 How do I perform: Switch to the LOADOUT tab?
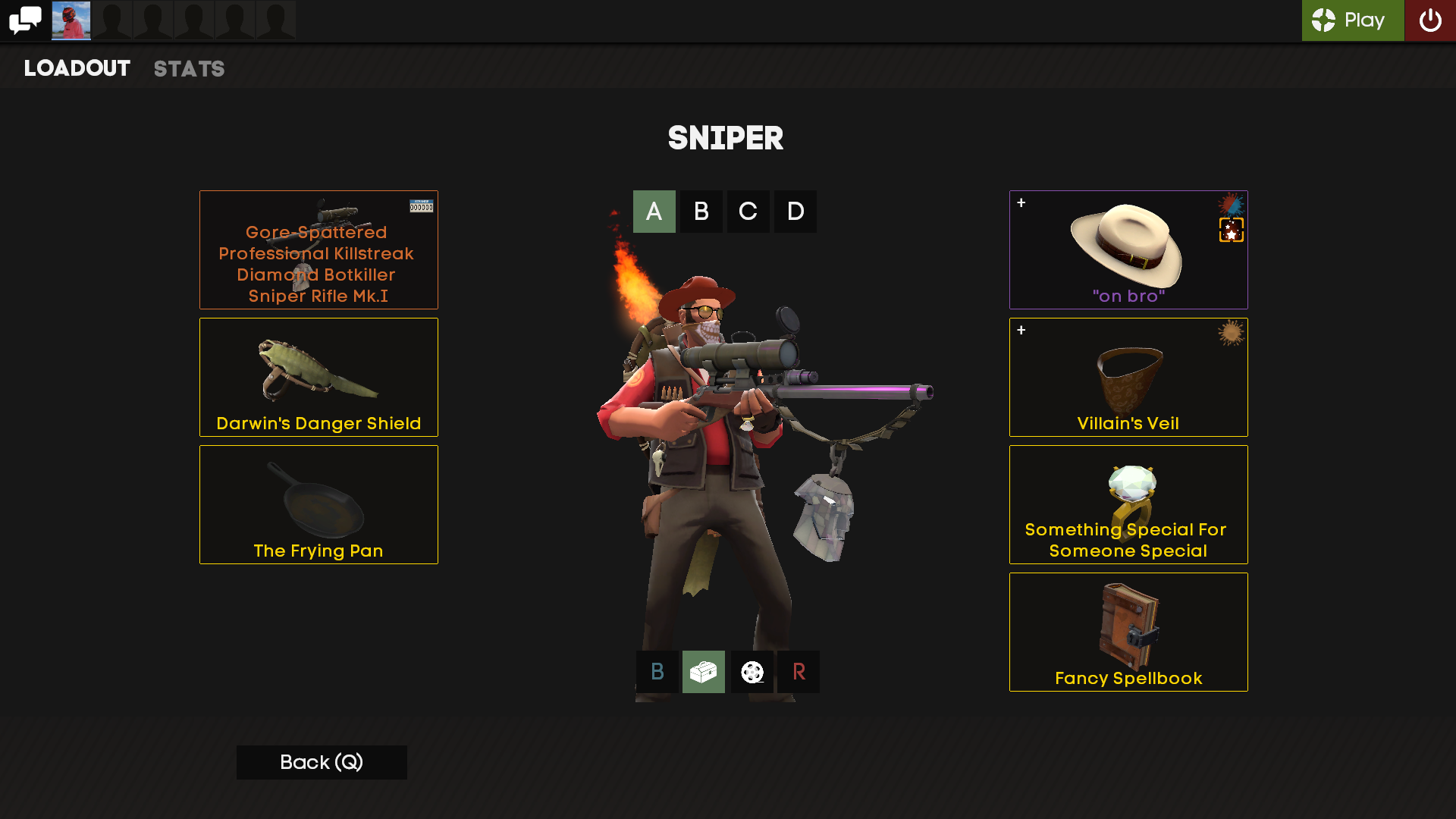76,68
